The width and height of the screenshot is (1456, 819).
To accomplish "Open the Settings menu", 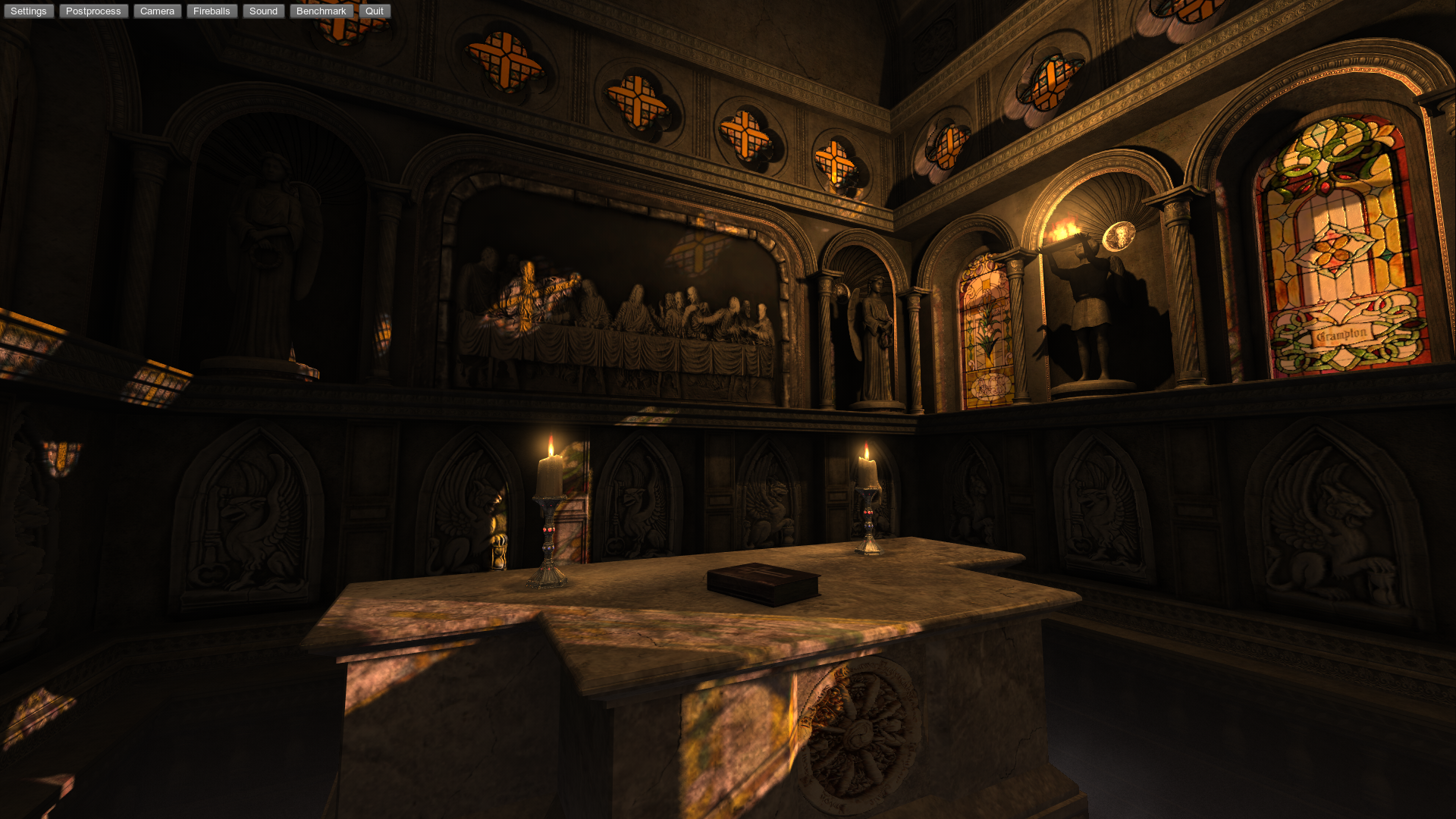I will pyautogui.click(x=29, y=11).
